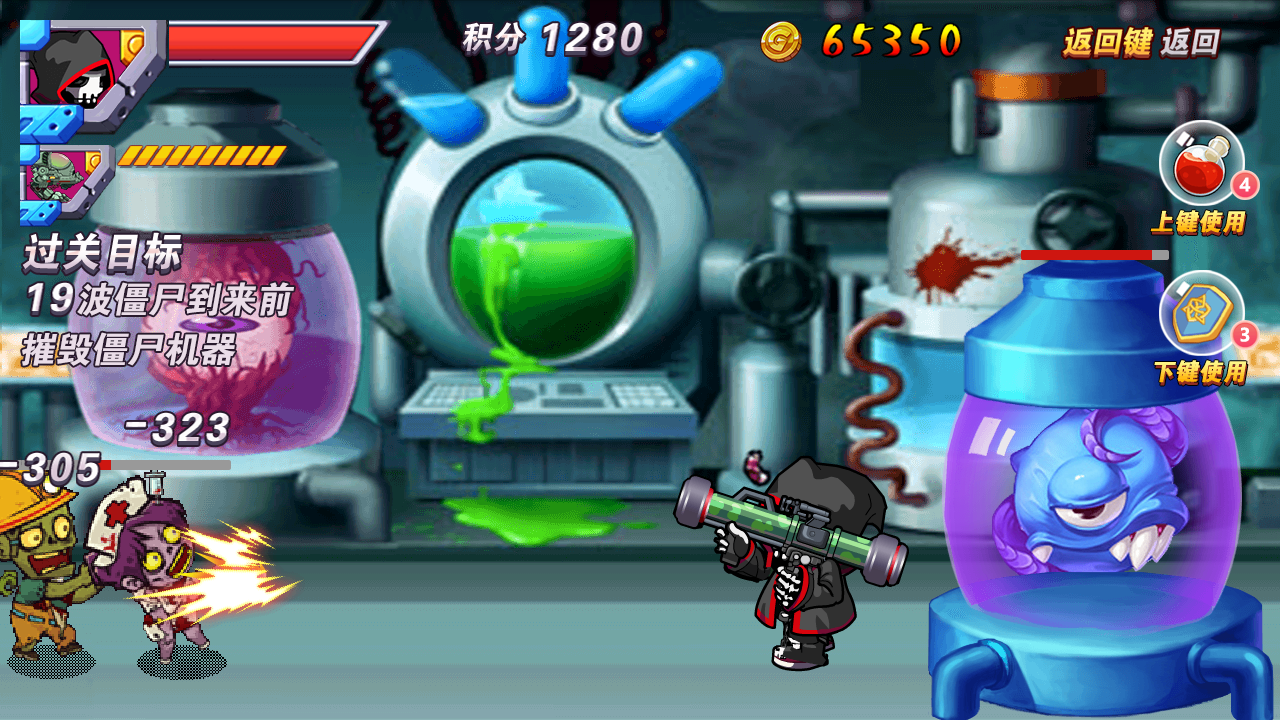
Task: Use the red health potion item
Action: (1200, 163)
